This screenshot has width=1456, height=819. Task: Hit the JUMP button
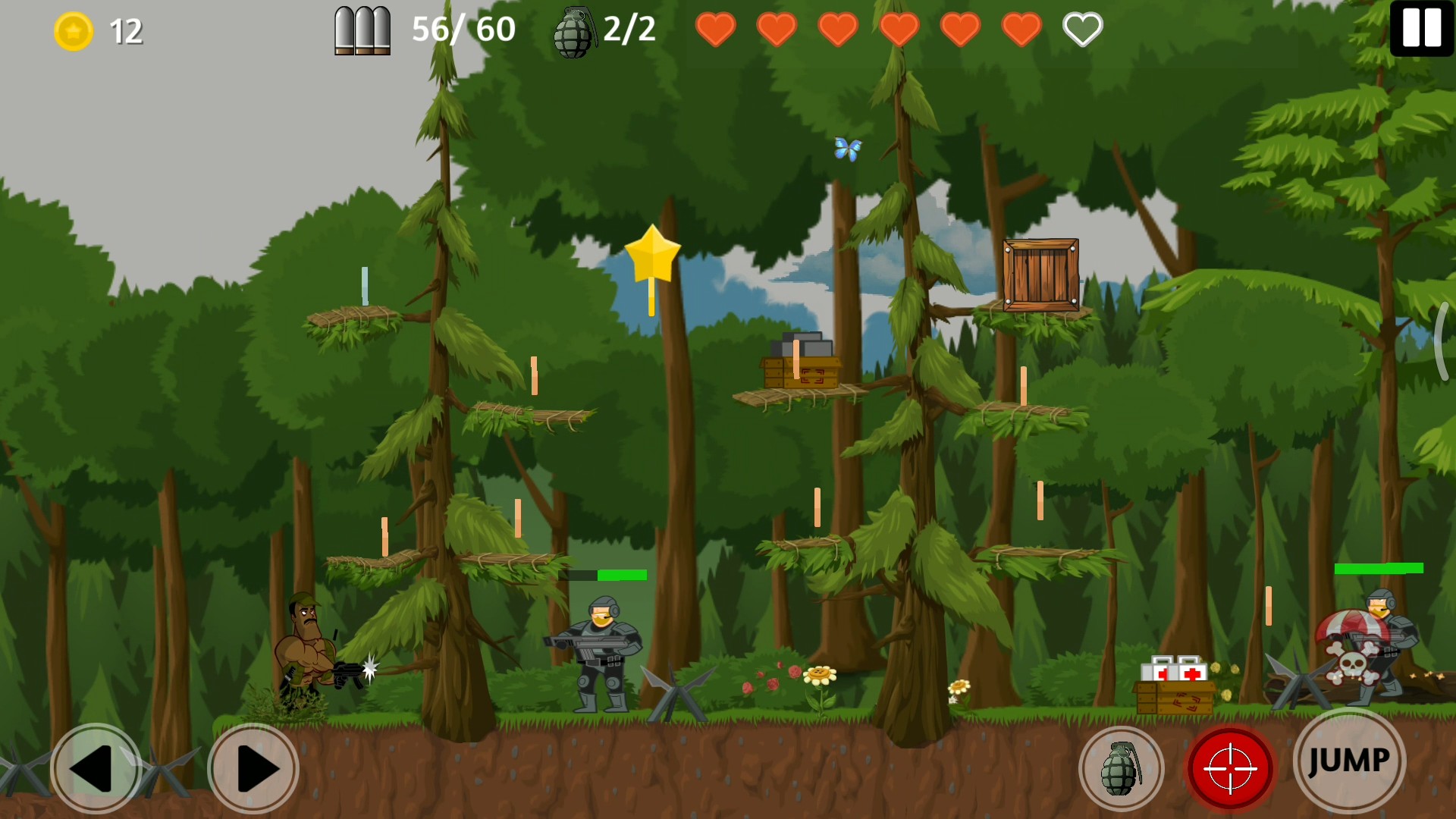click(x=1349, y=761)
